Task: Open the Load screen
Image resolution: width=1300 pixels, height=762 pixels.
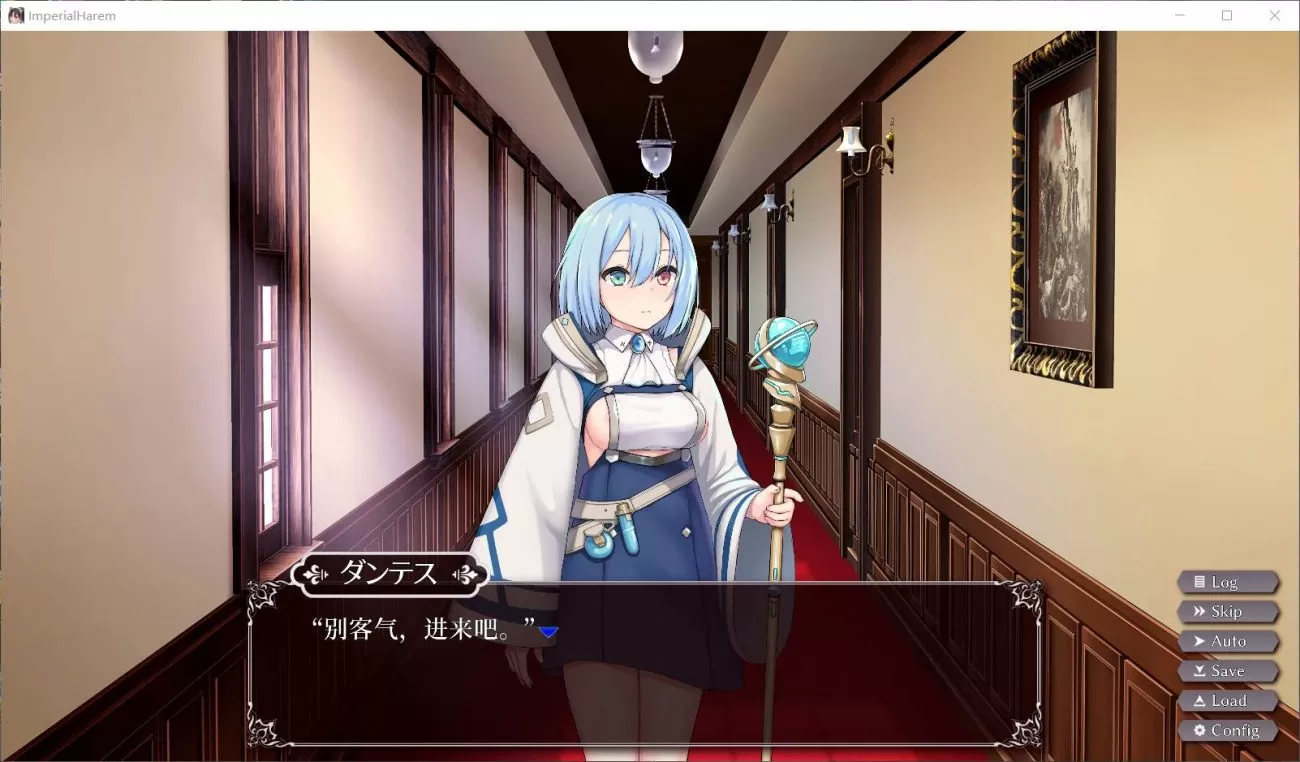Action: click(1228, 700)
